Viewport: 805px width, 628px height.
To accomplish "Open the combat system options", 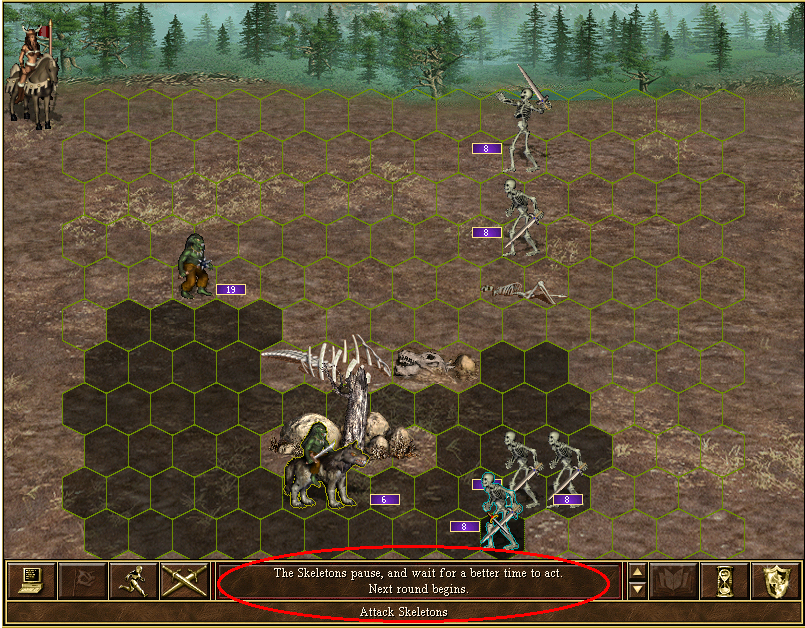I will click(28, 580).
